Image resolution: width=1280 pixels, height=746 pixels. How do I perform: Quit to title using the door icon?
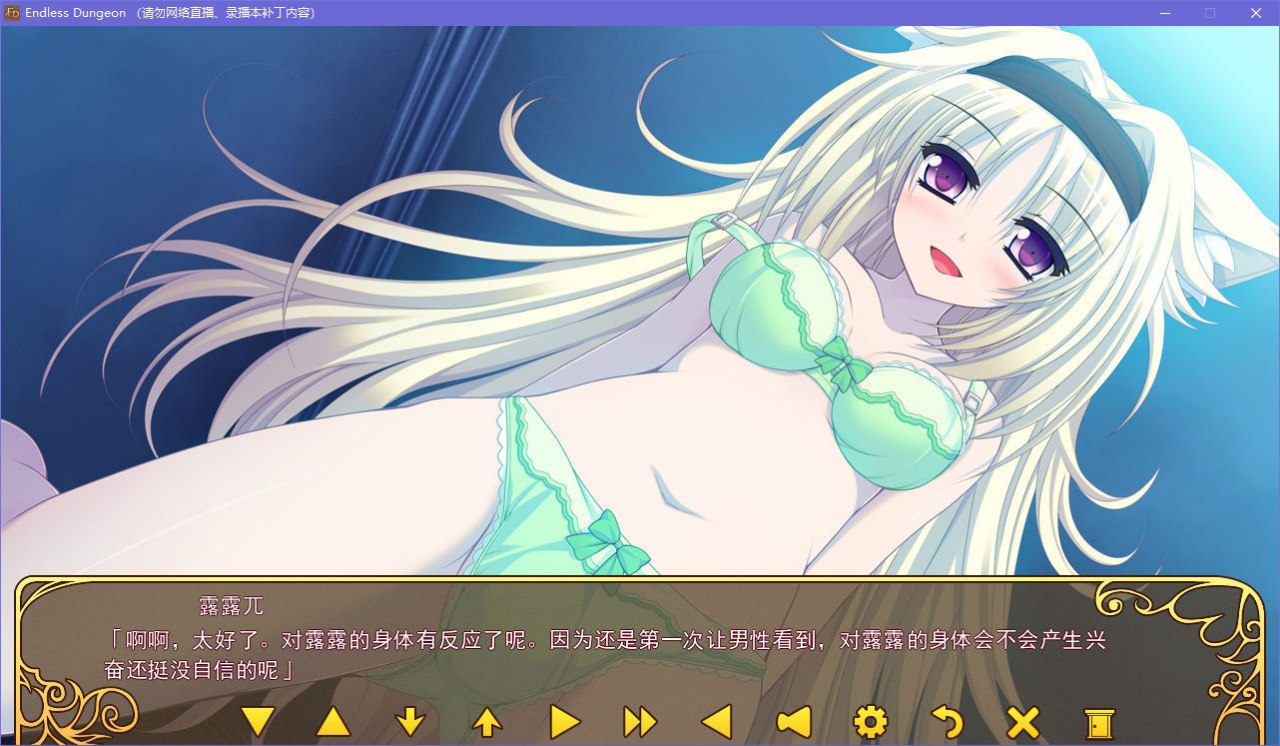(1100, 722)
